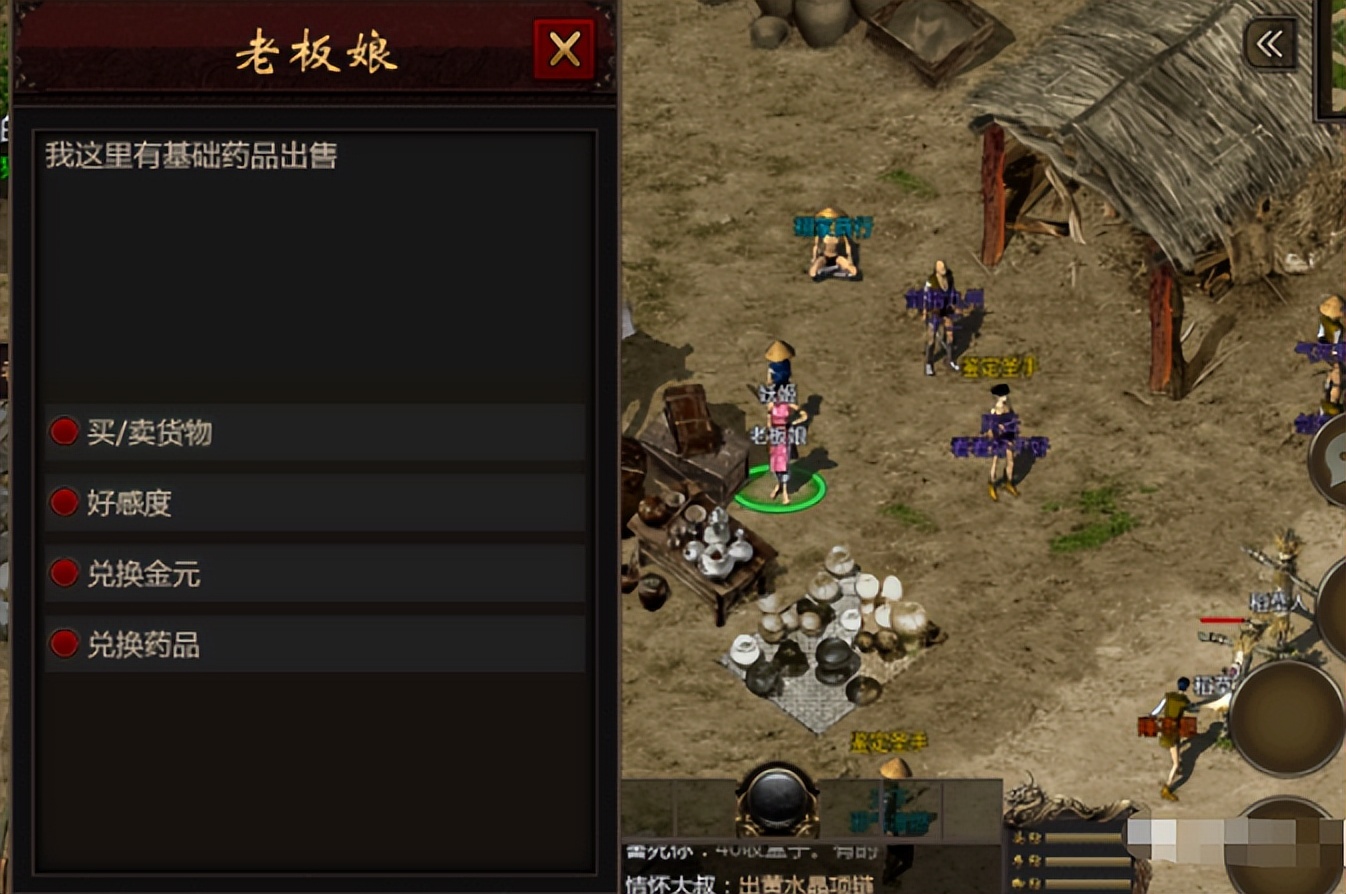The image size is (1346, 894).
Task: Click the red dot icon beside 买/卖货物
Action: (x=63, y=431)
